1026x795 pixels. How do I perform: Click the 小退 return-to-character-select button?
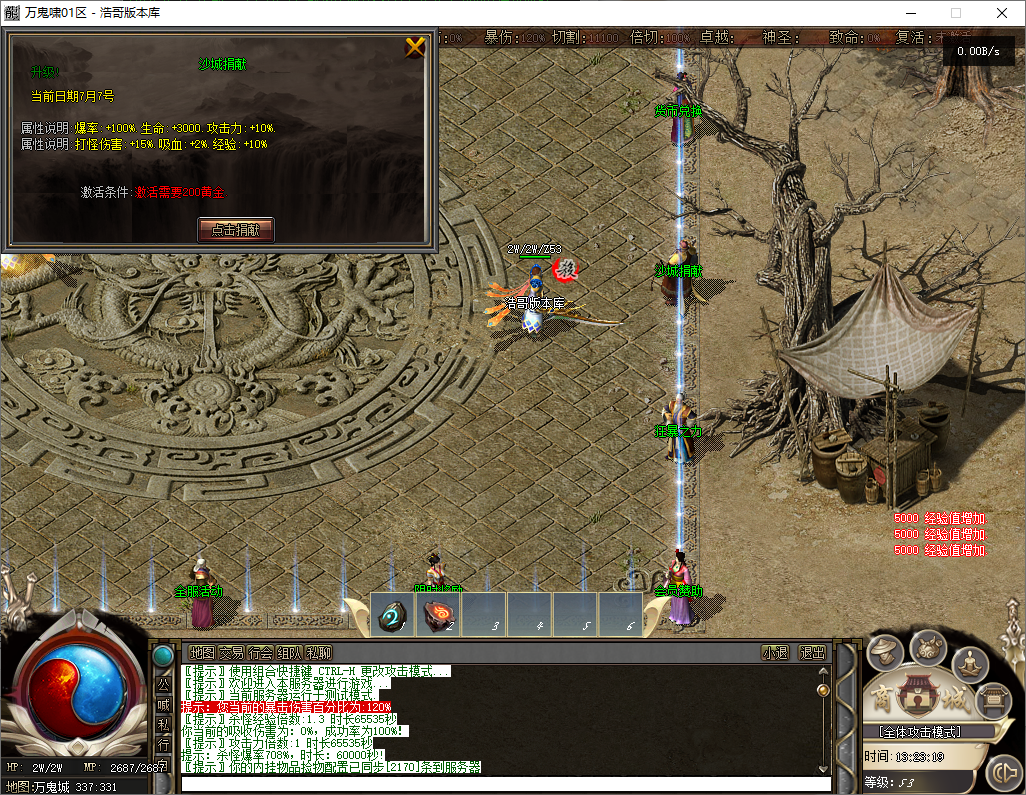point(775,652)
